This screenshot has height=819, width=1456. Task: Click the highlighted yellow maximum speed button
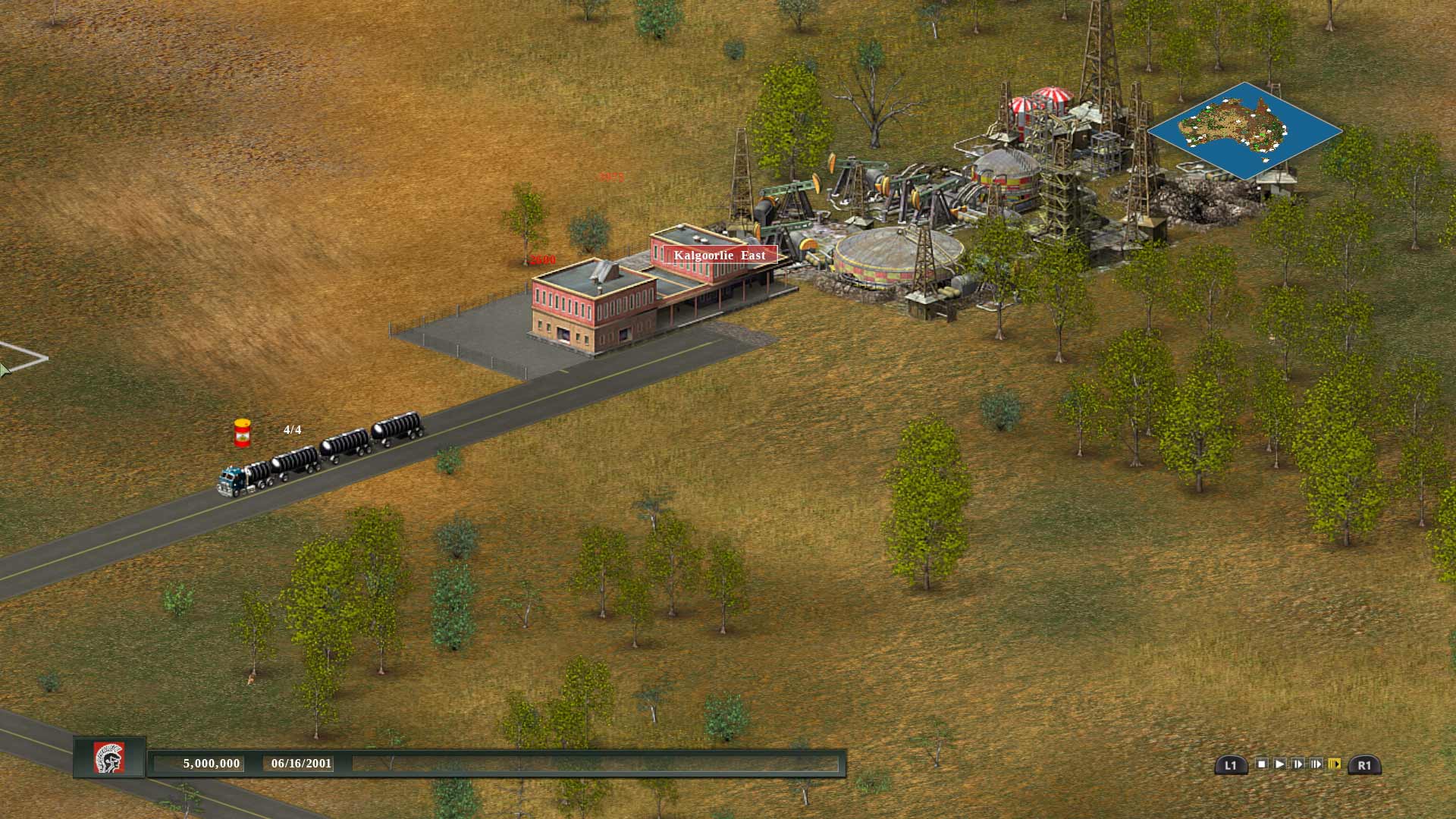[x=1335, y=764]
